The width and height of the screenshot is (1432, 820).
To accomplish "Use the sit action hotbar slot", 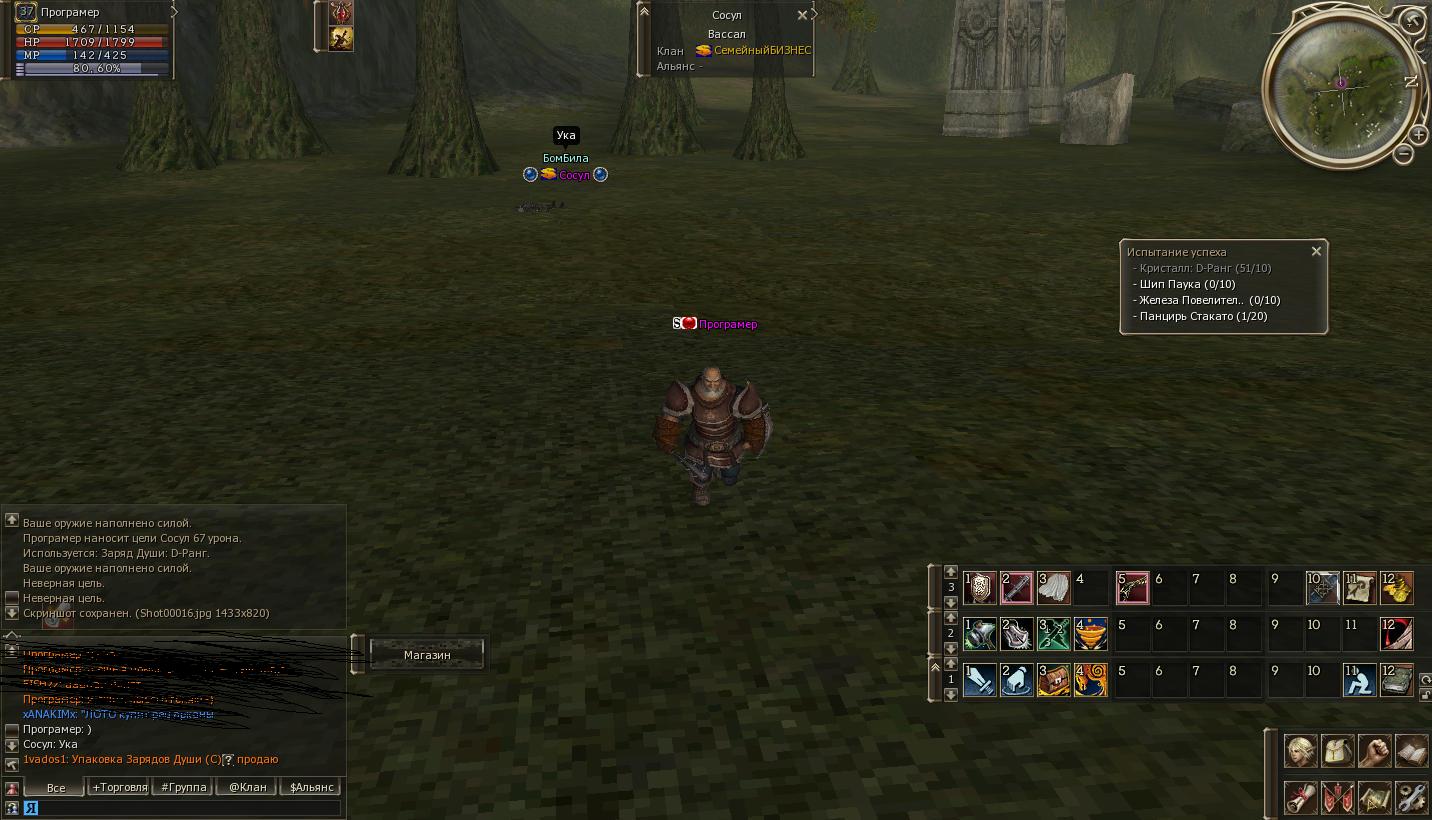I will [1359, 681].
